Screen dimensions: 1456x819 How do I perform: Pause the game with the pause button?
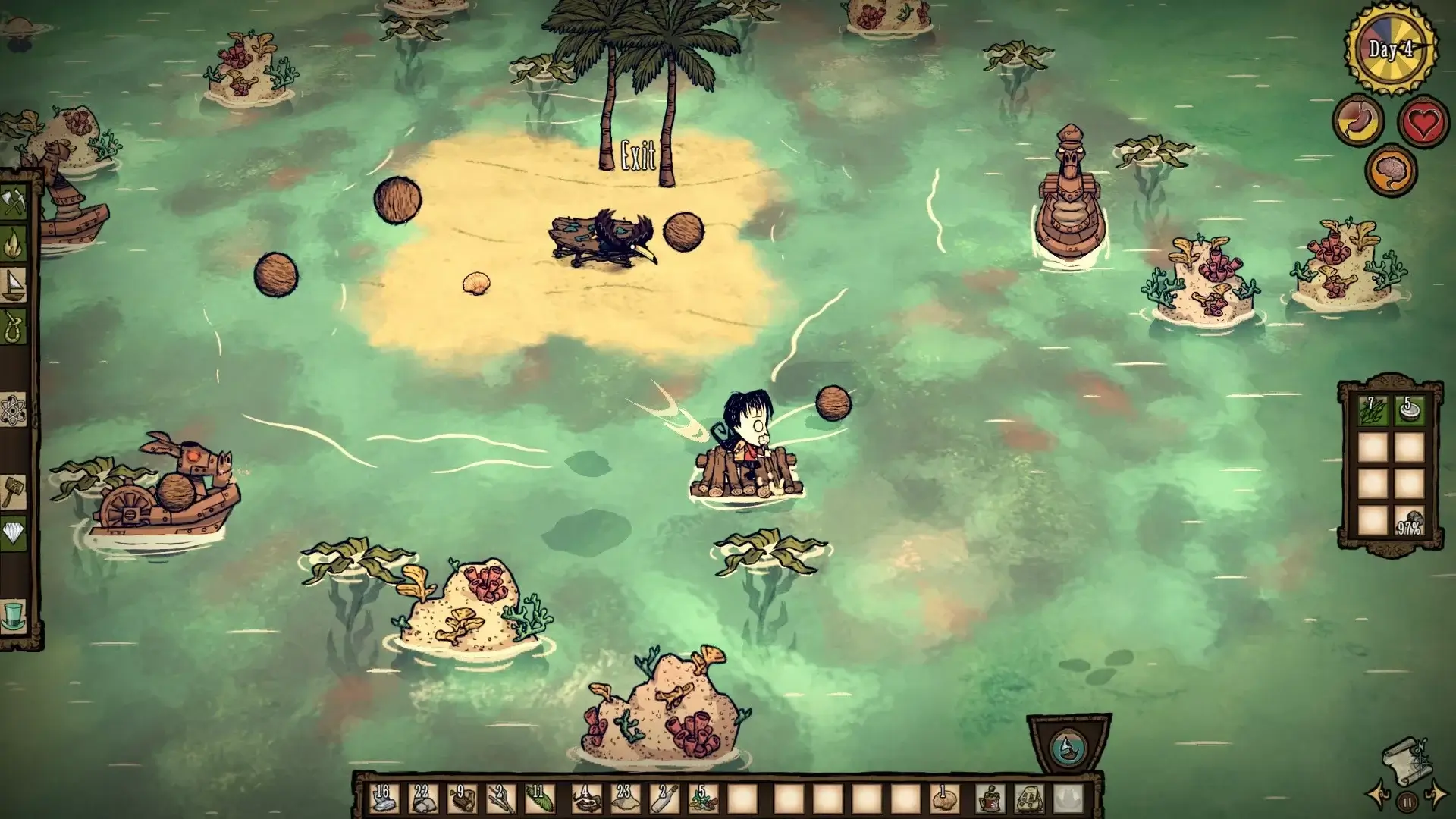1407,801
